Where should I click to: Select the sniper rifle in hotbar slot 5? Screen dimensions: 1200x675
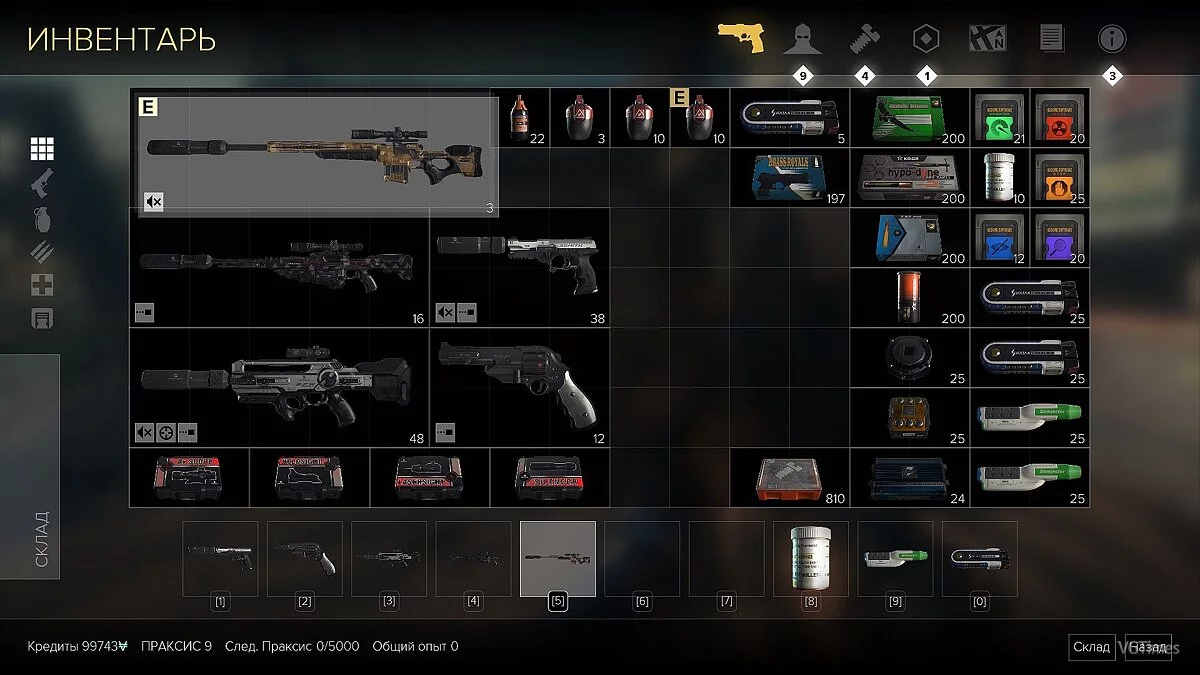click(558, 558)
